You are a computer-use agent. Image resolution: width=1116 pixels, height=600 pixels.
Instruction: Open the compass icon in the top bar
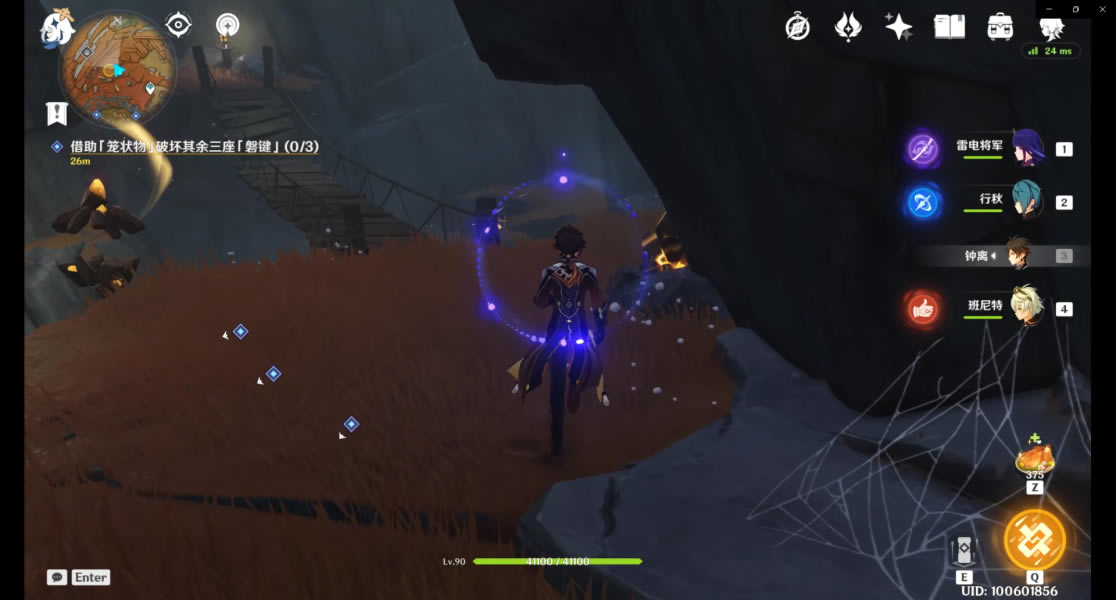pyautogui.click(x=797, y=27)
